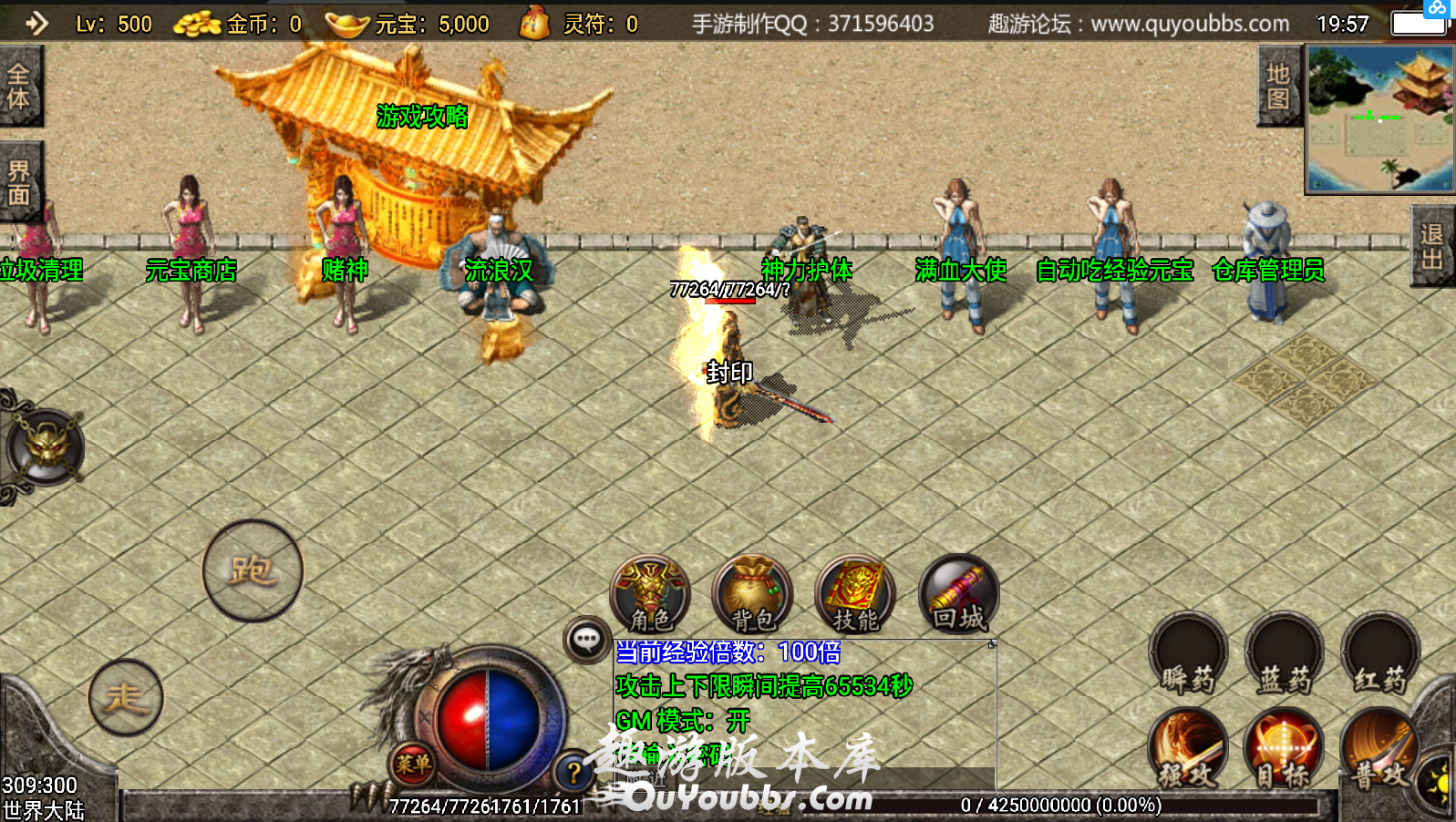1456x822 pixels.
Task: Open the 角色 character sheet
Action: [650, 595]
